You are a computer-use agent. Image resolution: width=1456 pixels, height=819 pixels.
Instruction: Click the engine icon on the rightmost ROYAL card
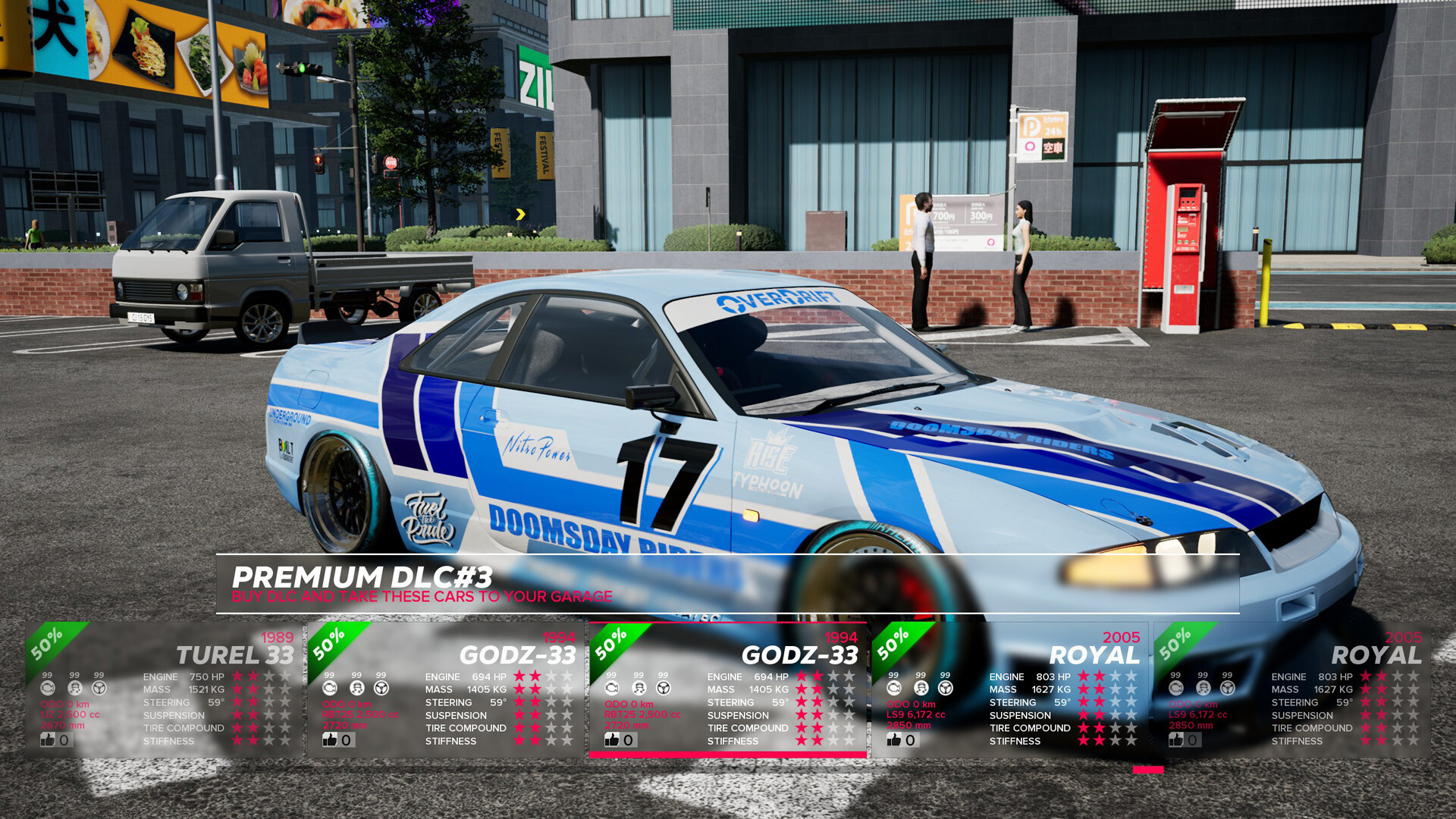point(1175,689)
